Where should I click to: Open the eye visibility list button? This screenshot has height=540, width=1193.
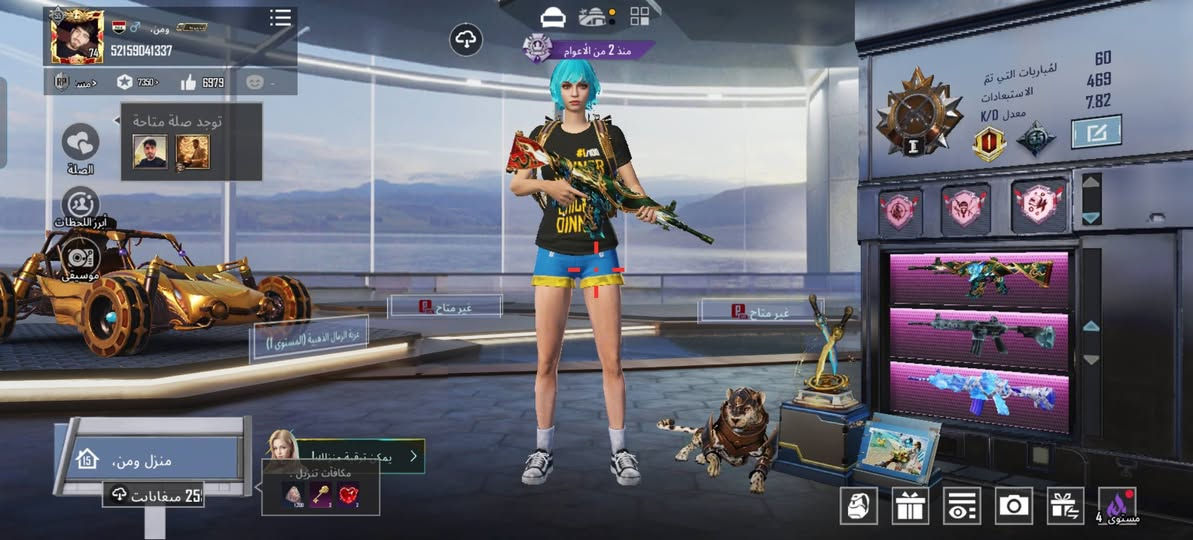pyautogui.click(x=962, y=506)
